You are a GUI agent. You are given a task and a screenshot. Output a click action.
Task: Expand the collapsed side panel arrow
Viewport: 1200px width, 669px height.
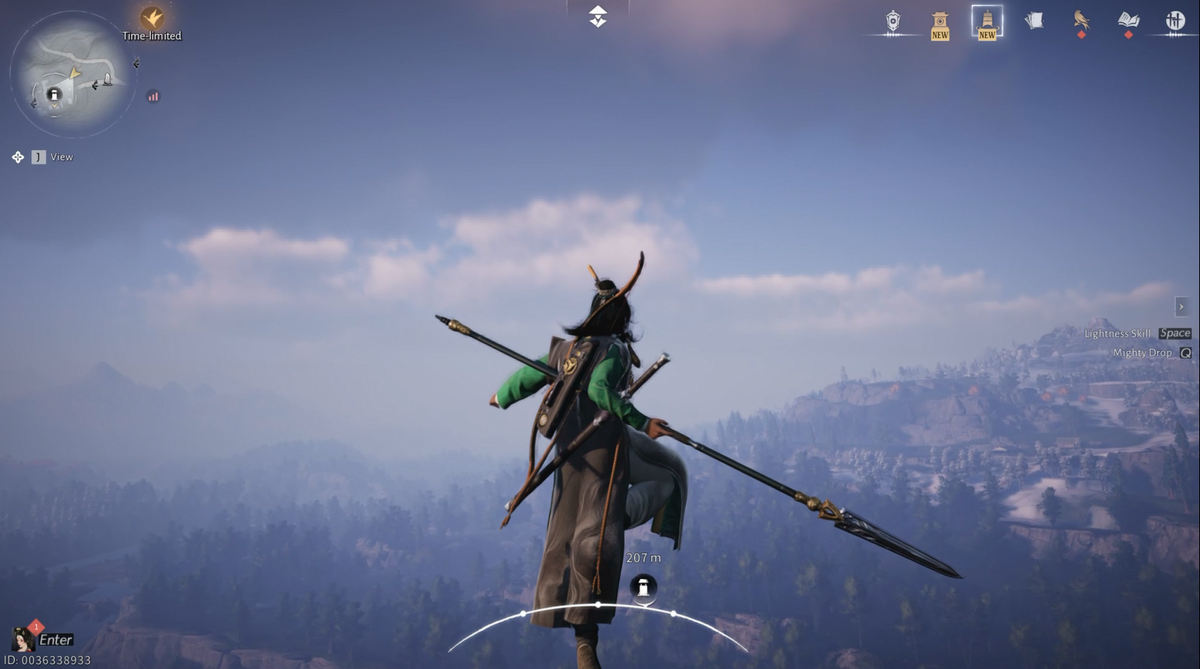tap(1181, 306)
